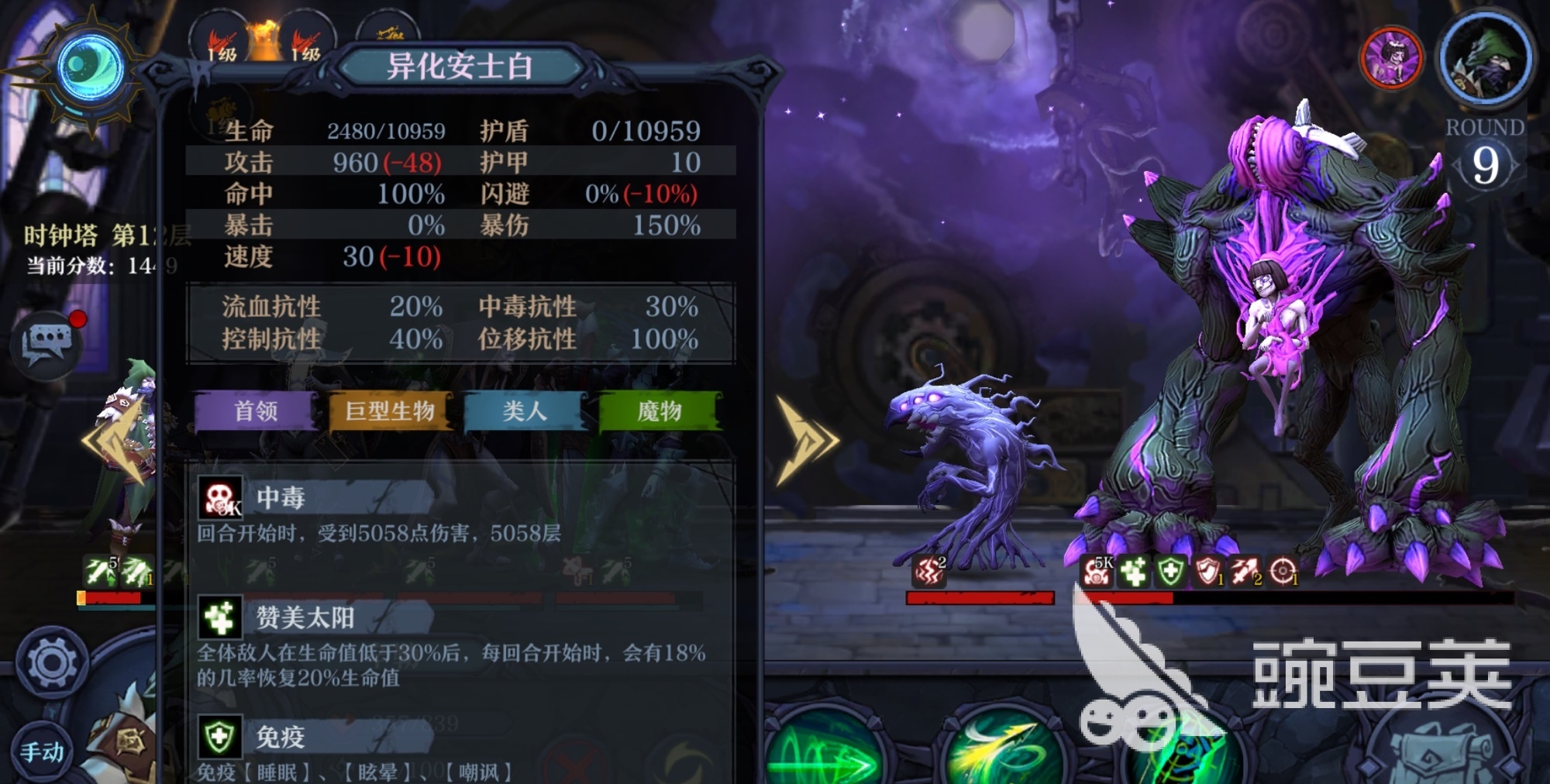Tap the boss's crosshair debuff icon

[1283, 573]
